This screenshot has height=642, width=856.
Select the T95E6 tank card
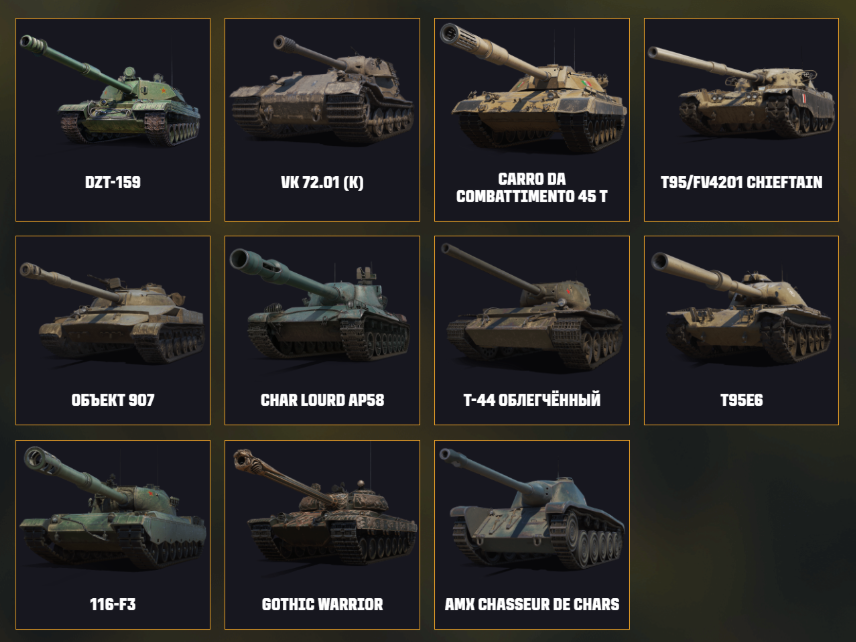pyautogui.click(x=741, y=330)
